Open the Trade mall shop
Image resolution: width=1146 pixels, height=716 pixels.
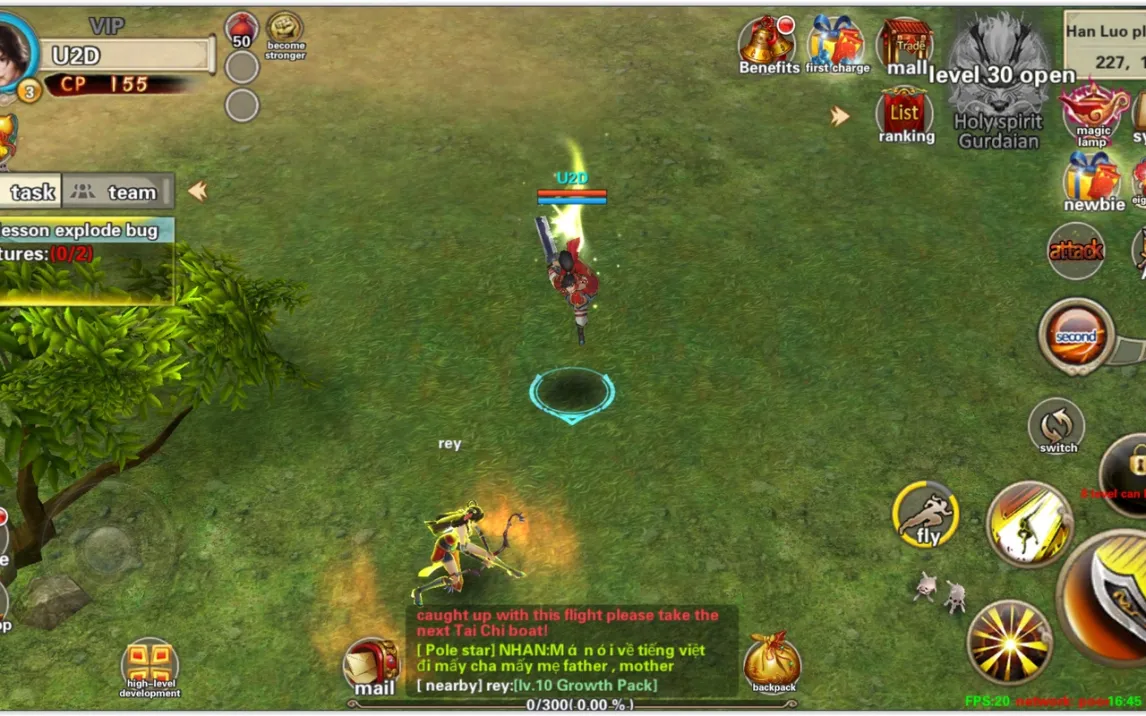coord(906,44)
